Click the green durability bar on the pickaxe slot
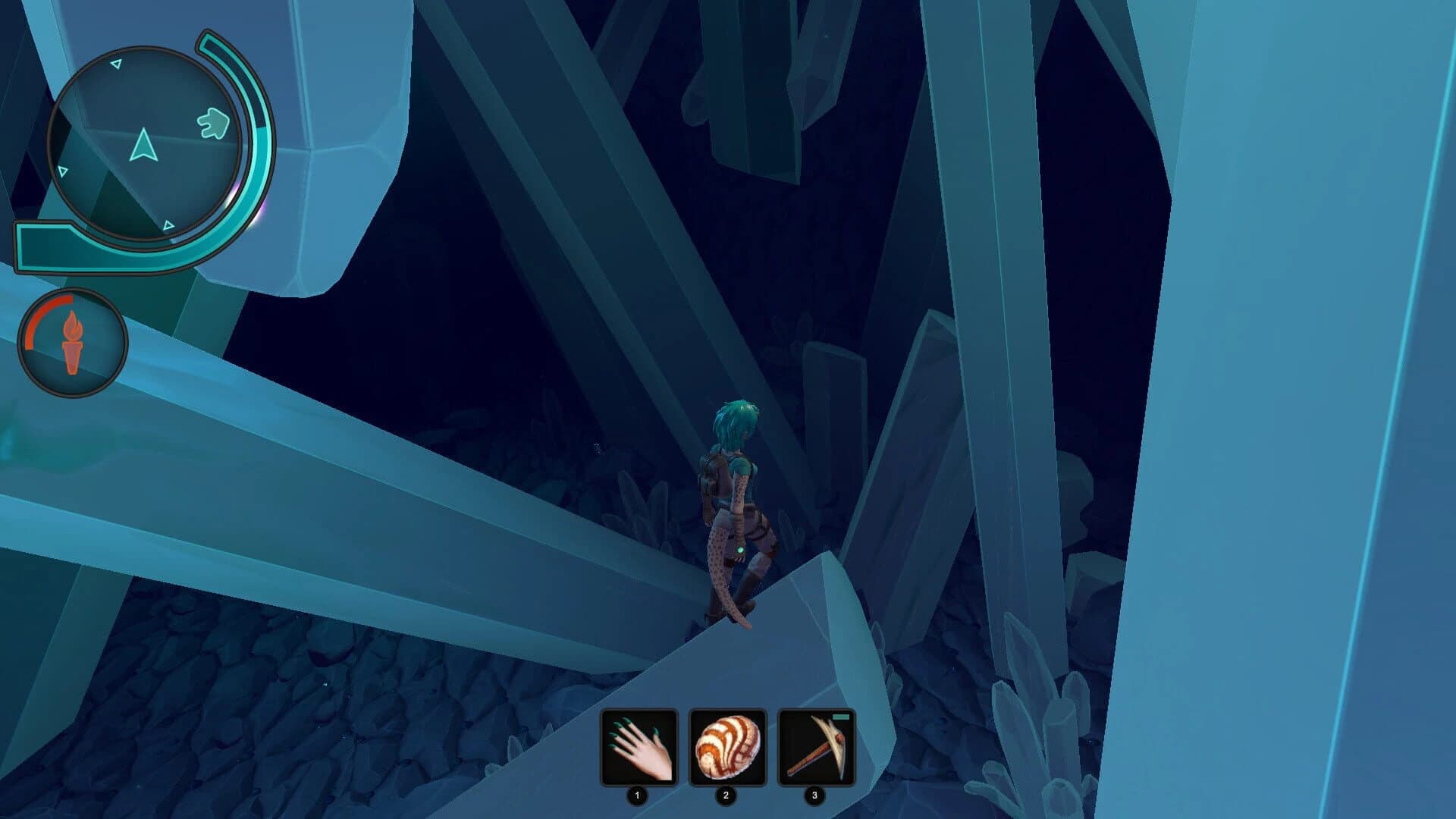 pos(840,717)
